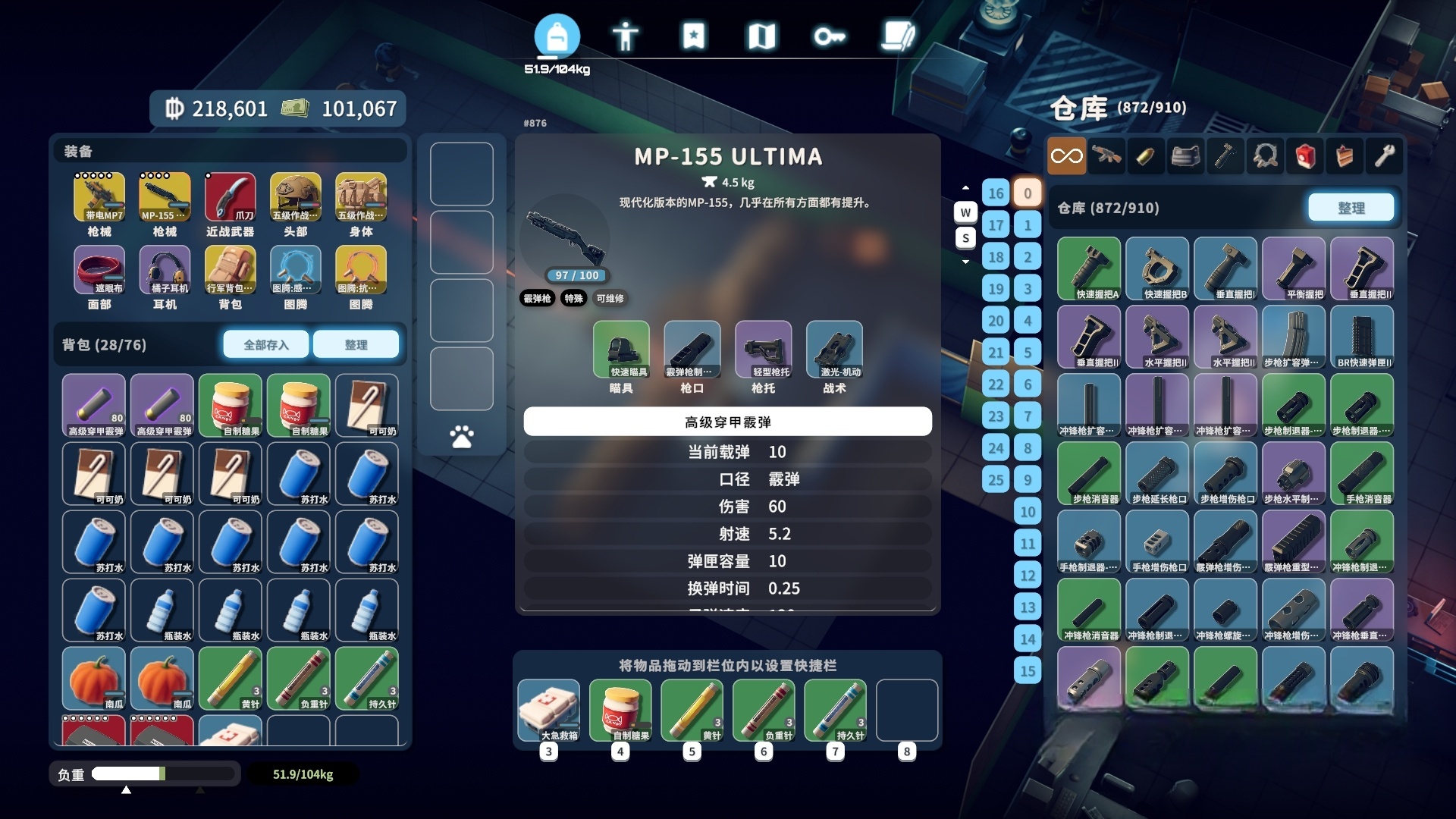Select the 南瓜 pumpkin in the backpack

pos(94,679)
